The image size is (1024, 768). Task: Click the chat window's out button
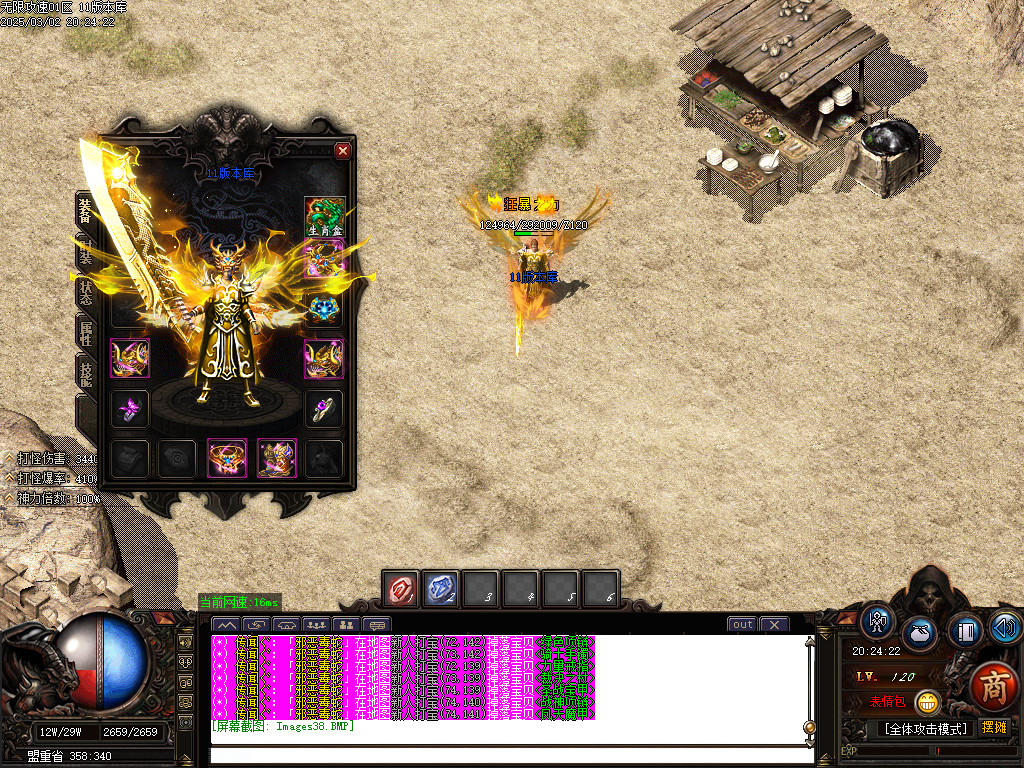[x=742, y=624]
